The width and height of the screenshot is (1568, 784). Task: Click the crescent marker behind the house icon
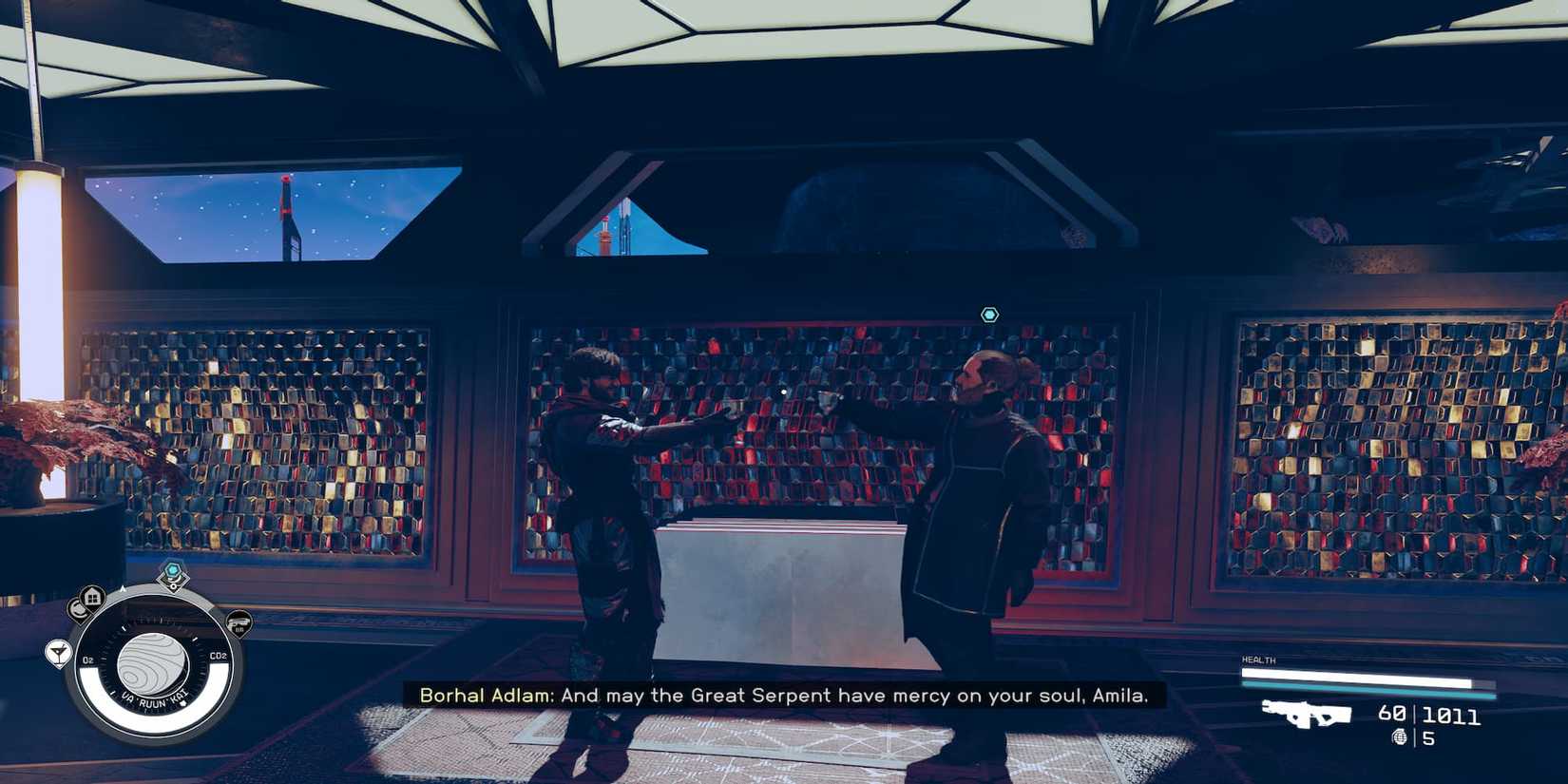pos(78,608)
